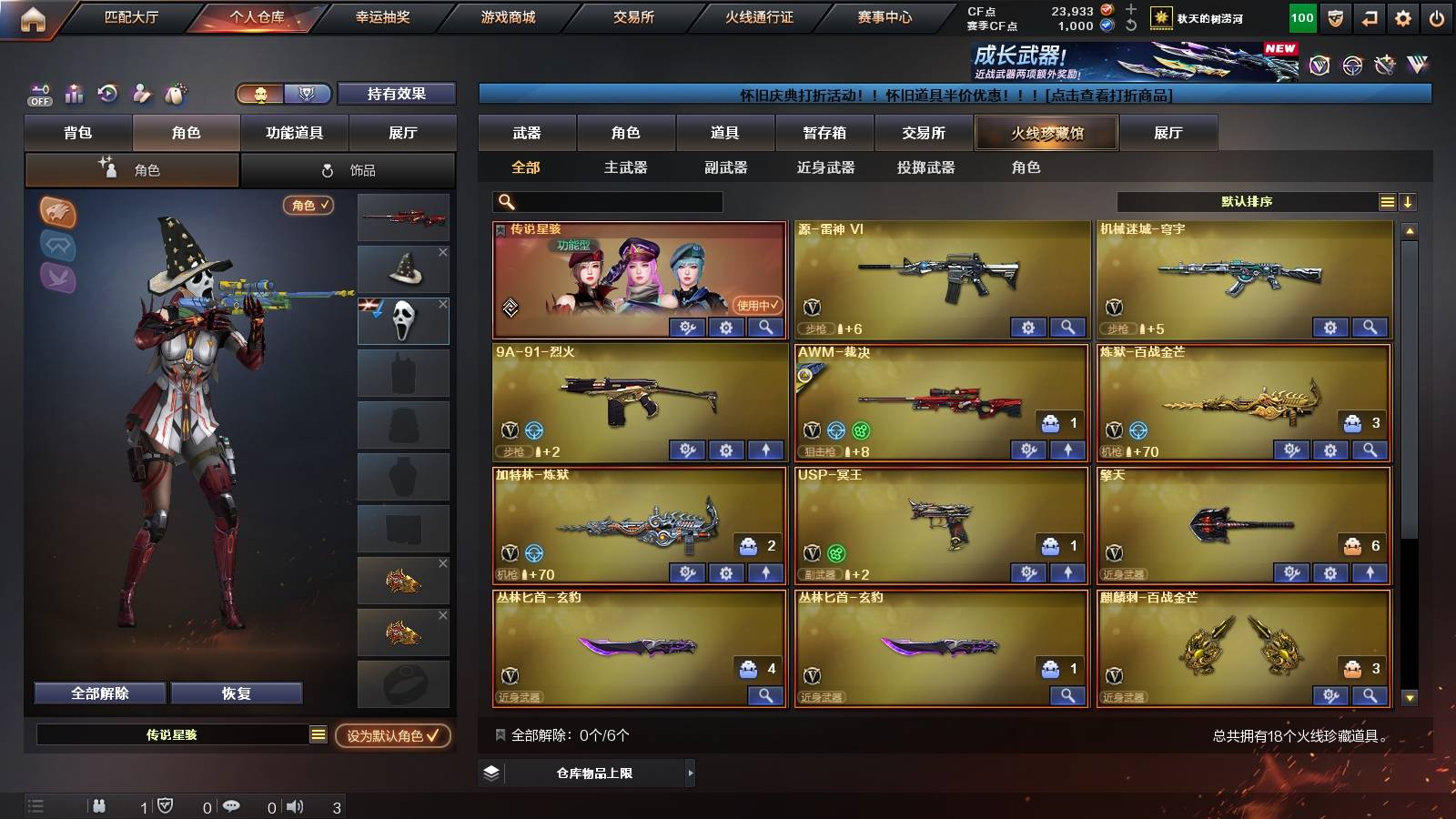Click the magnifier icon on the warehouse search bar
The image size is (1456, 819).
(504, 201)
